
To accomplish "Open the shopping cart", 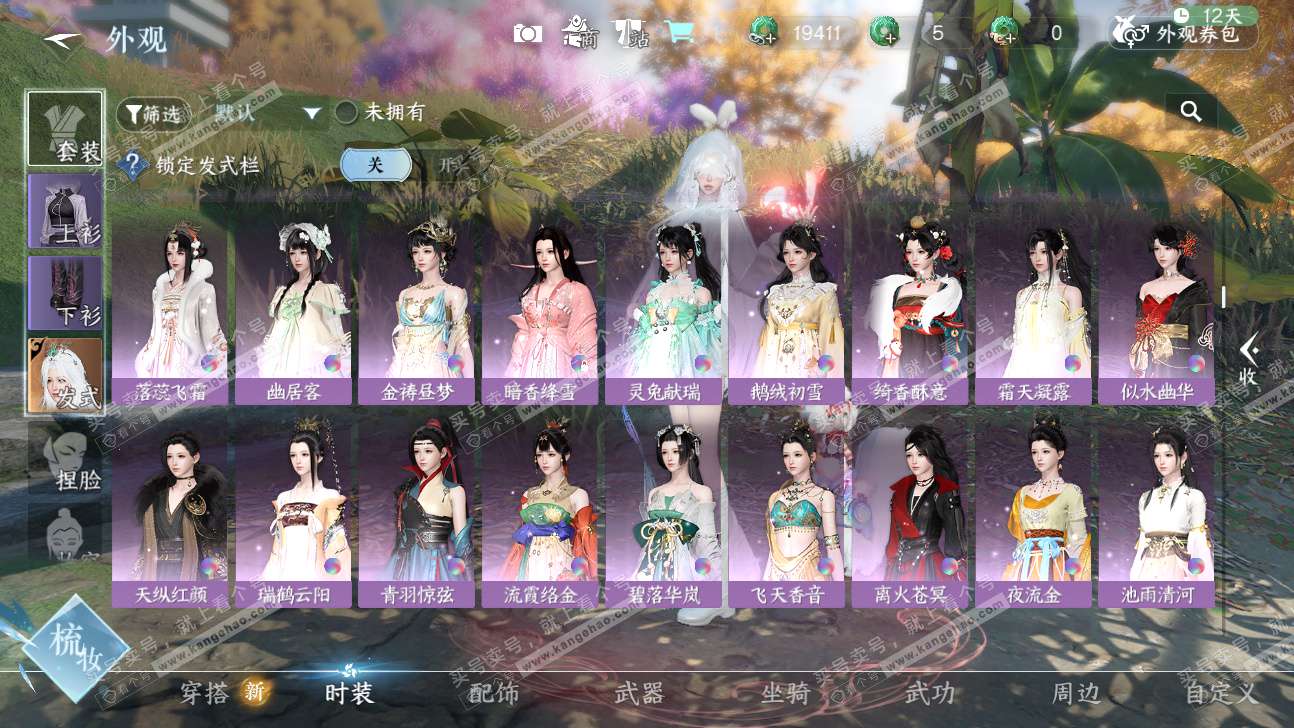I will 679,33.
